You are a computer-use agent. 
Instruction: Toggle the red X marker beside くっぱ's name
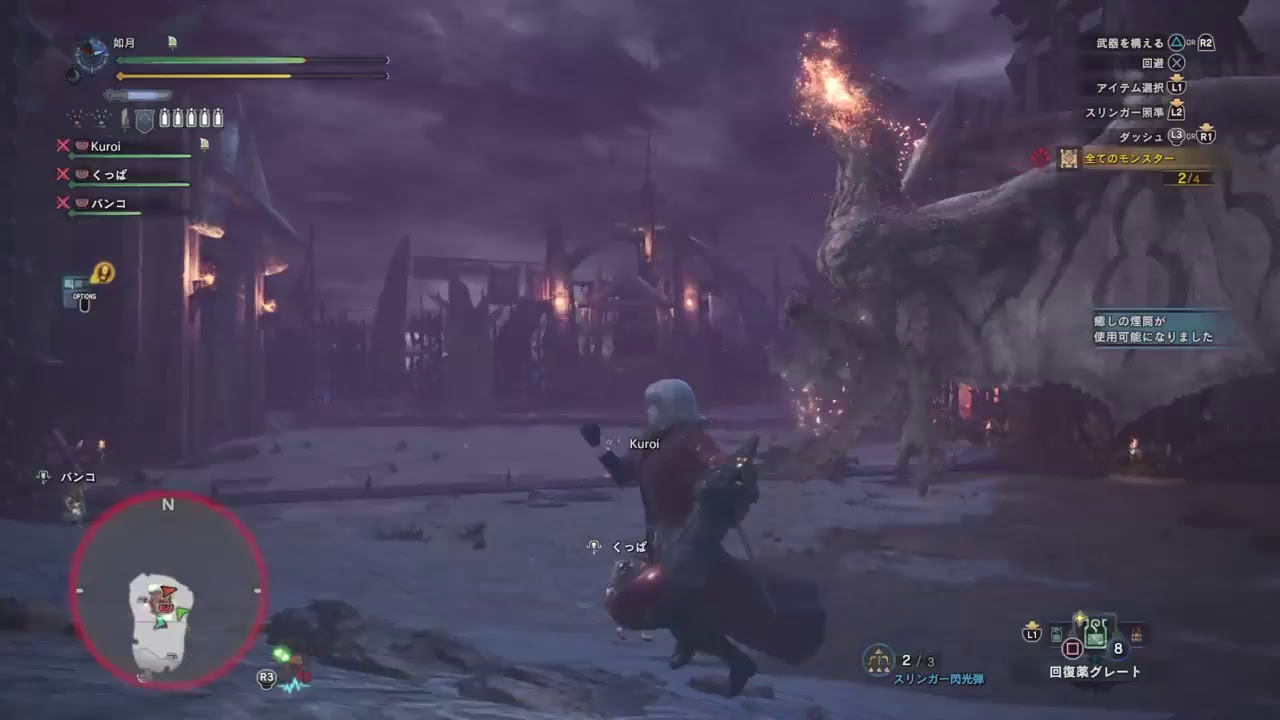point(63,173)
